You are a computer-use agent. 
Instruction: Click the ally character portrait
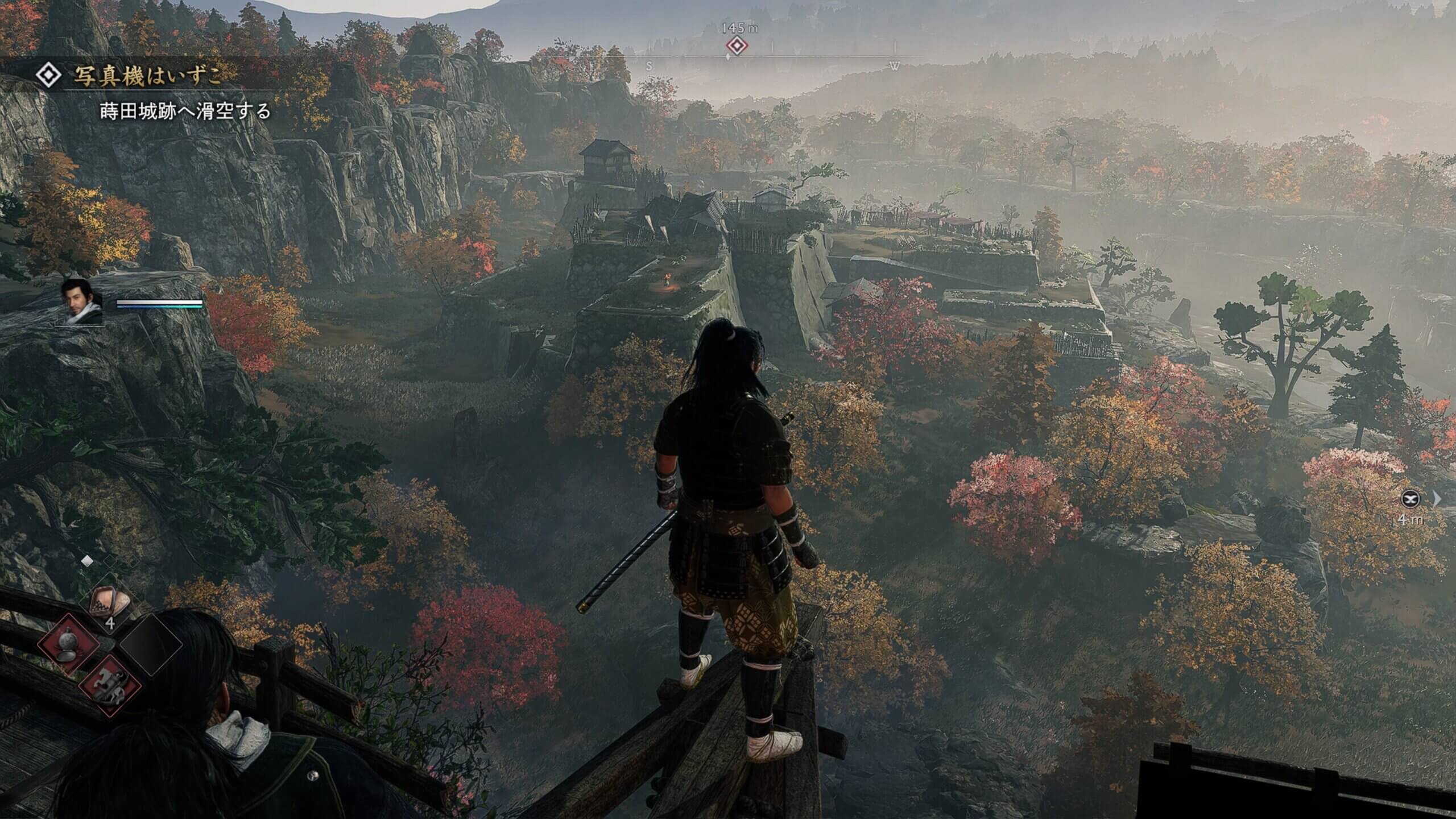[x=81, y=301]
